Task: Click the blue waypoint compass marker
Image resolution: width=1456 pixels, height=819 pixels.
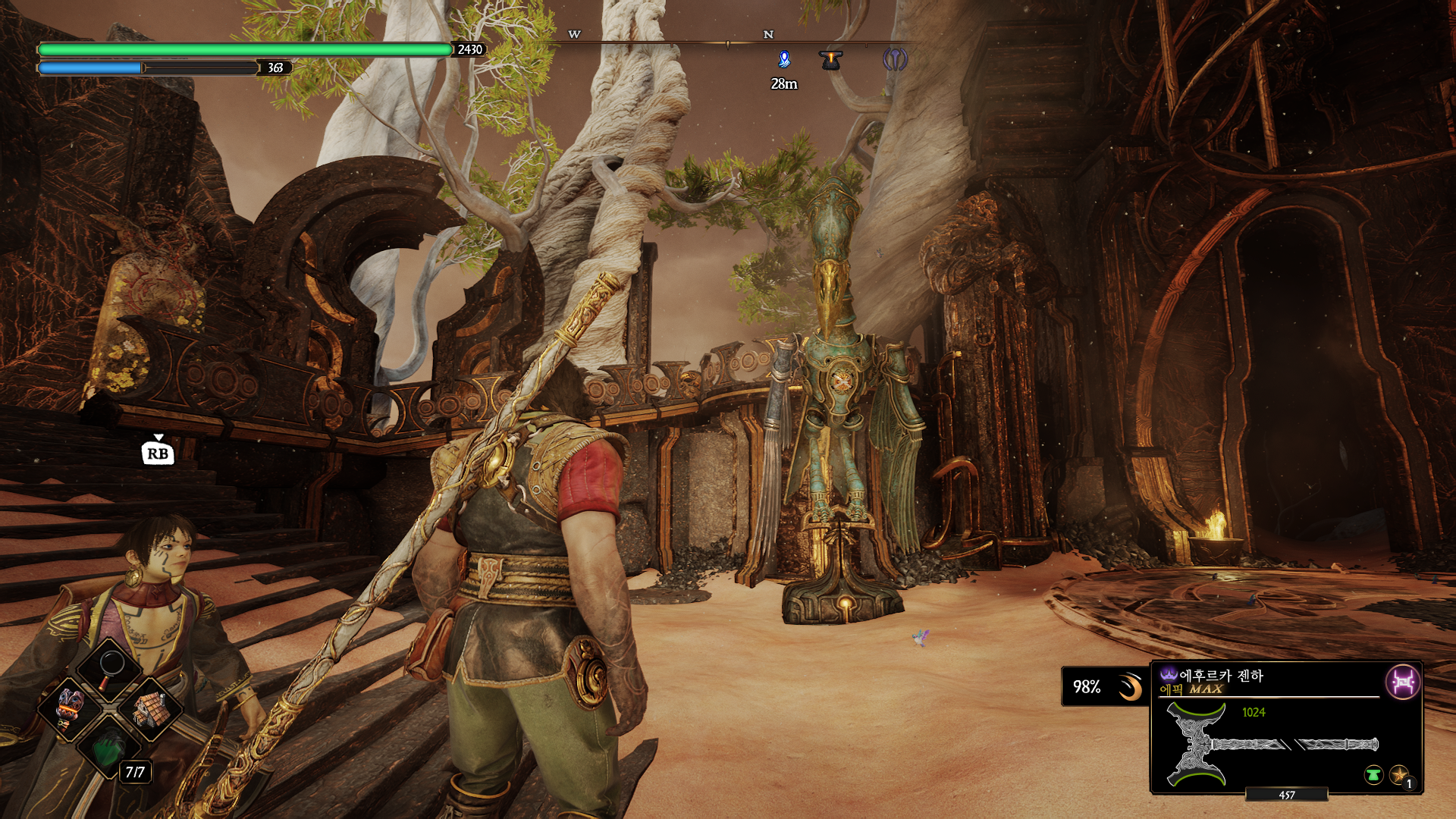Action: [x=784, y=60]
